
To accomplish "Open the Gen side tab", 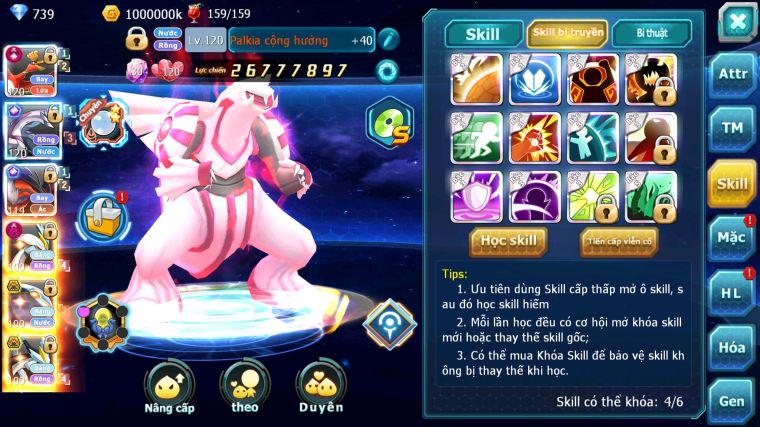I will 732,400.
